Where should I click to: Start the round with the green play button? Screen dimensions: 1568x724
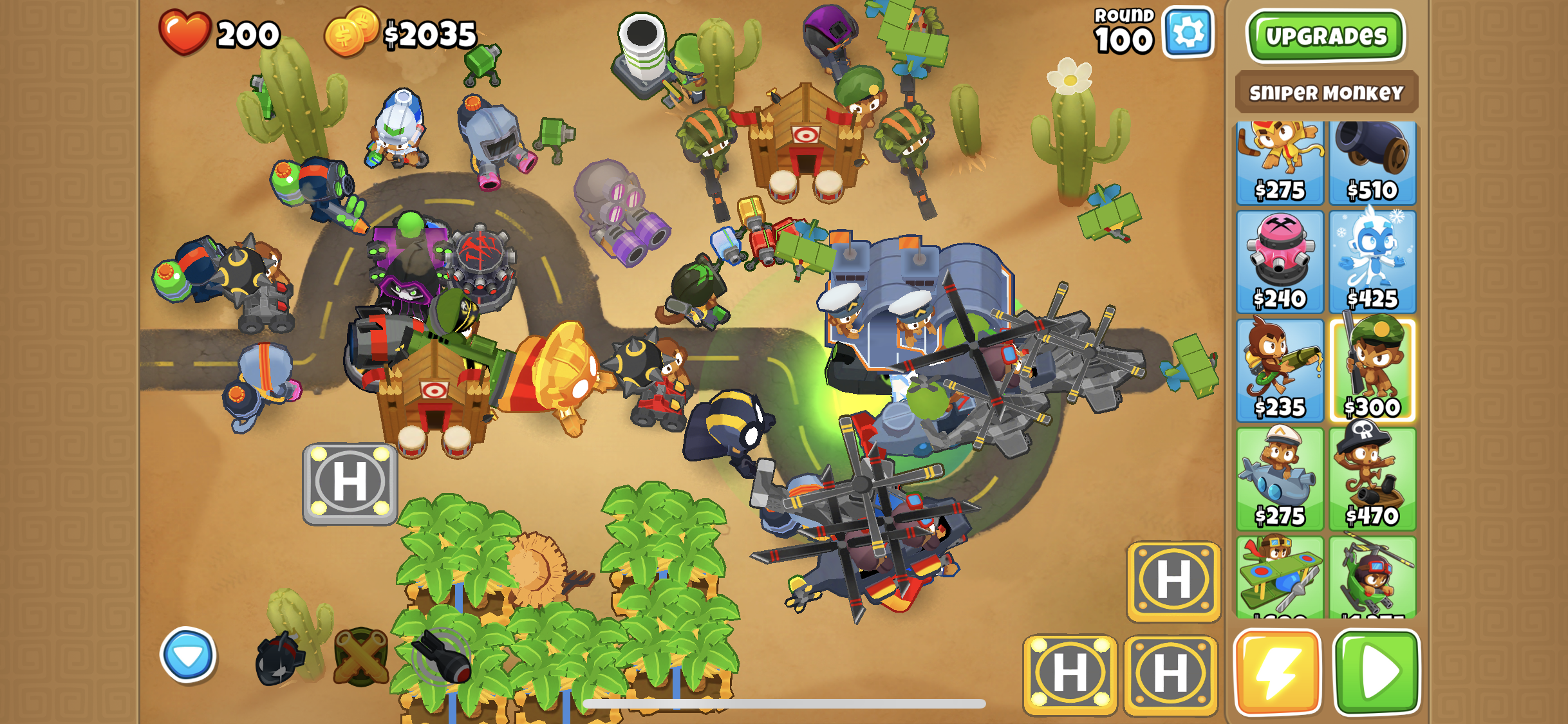coord(1377,673)
